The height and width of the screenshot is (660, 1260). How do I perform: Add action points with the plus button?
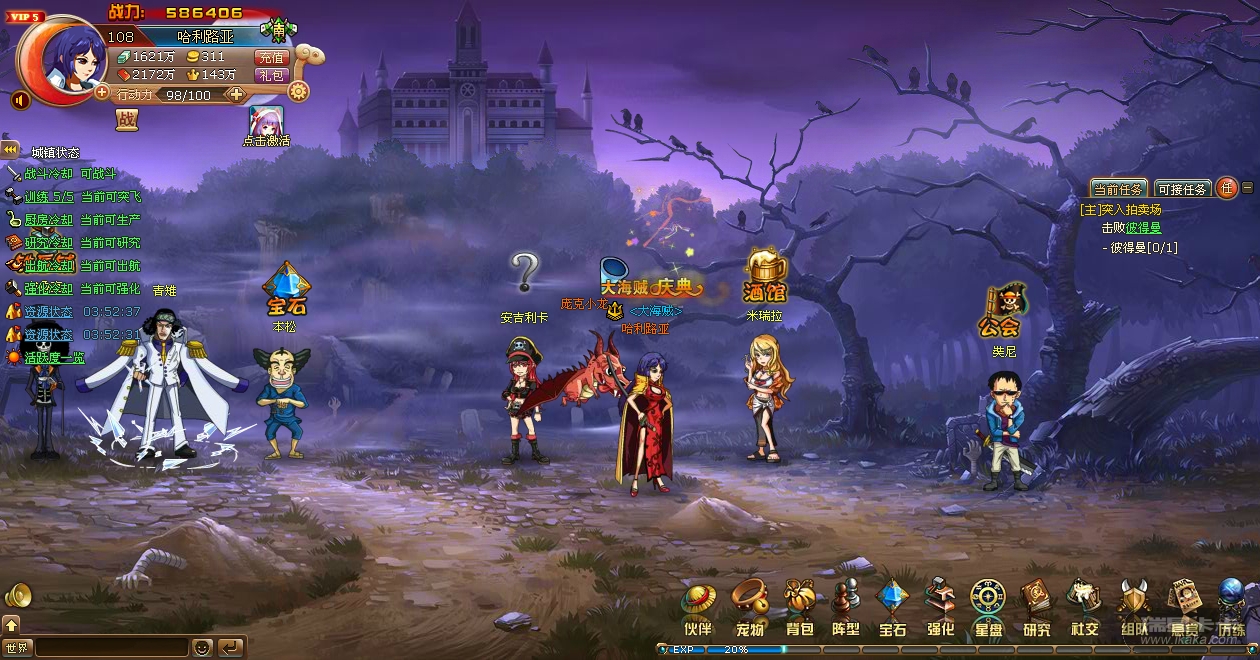236,95
